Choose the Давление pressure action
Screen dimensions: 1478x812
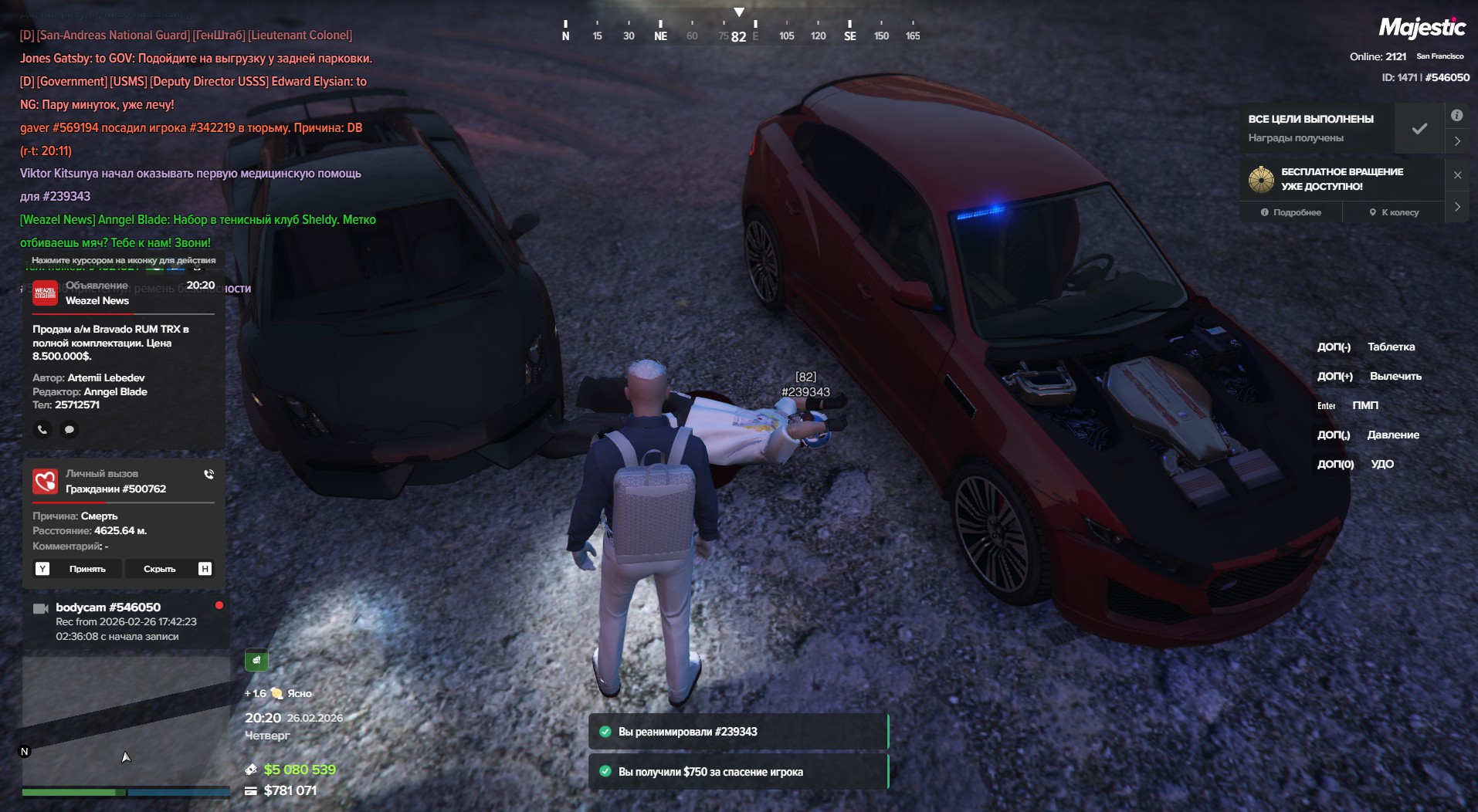(1392, 435)
